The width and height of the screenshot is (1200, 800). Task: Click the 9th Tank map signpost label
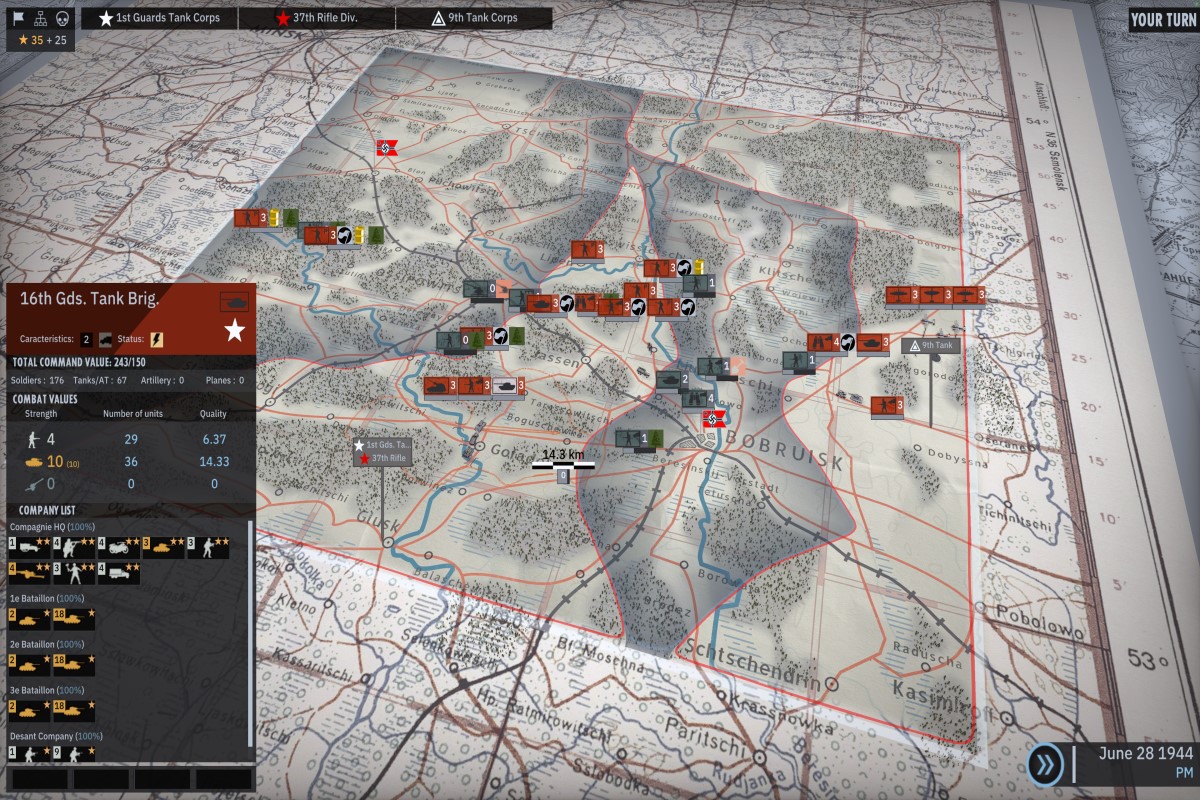click(932, 345)
